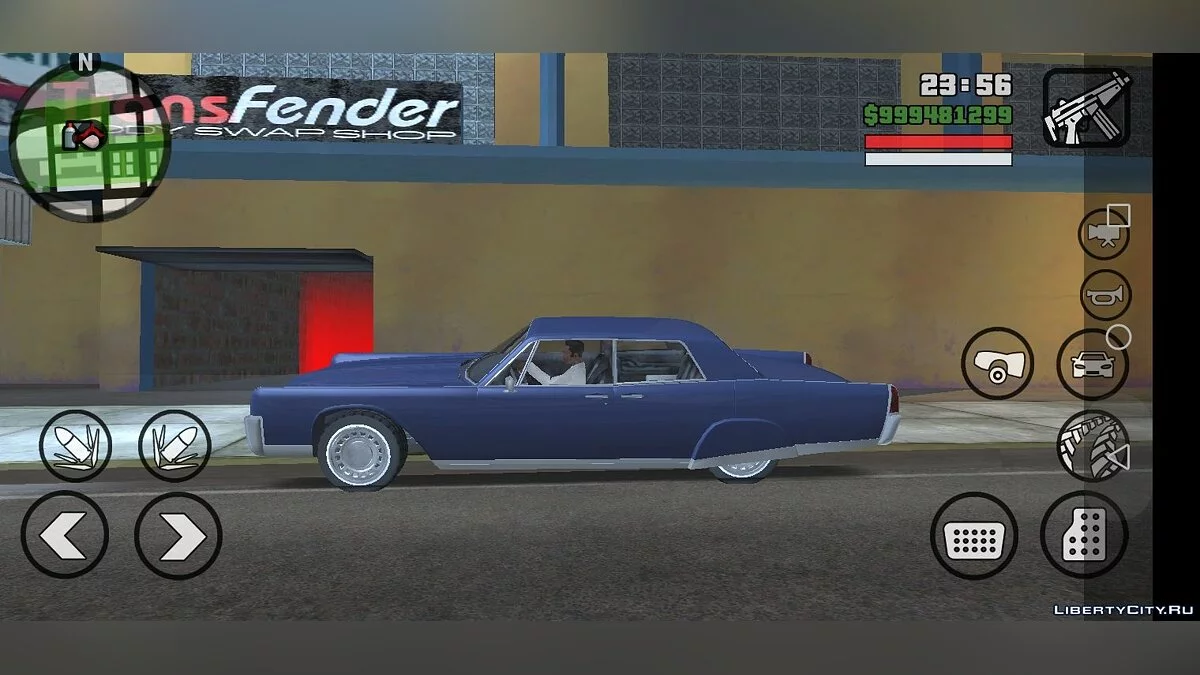Exit the vehicle with the car icon
The width and height of the screenshot is (1200, 675).
tap(1092, 364)
